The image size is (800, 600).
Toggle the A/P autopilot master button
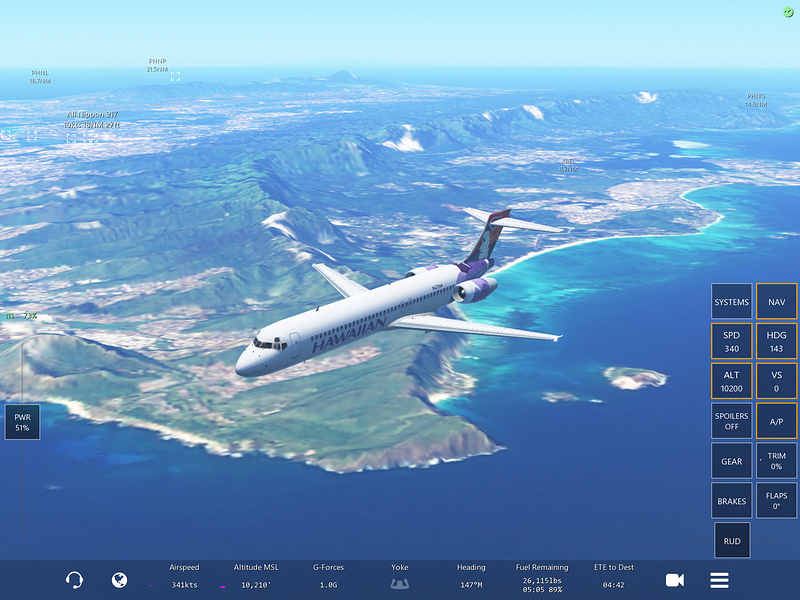tap(776, 421)
